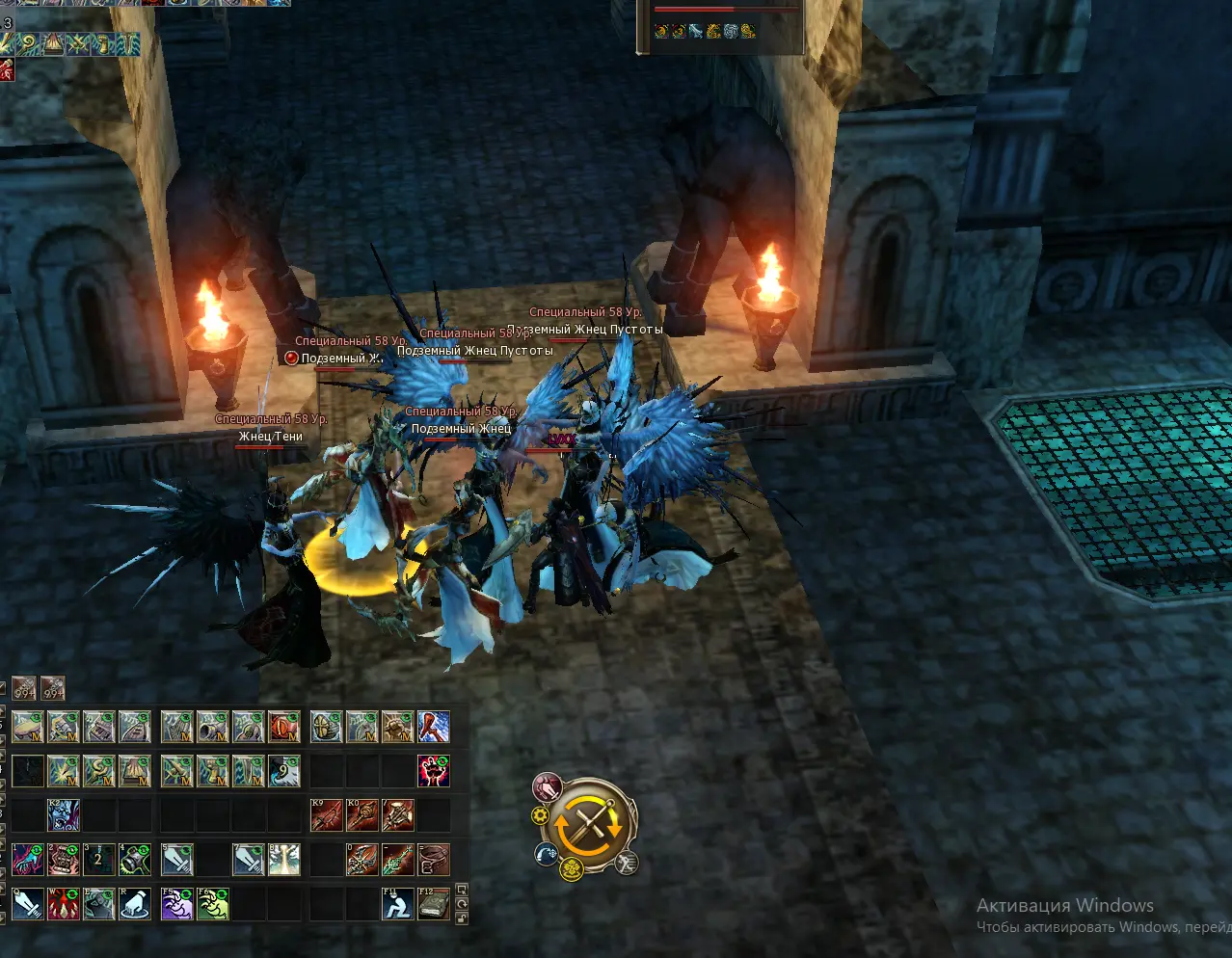The width and height of the screenshot is (1232, 958).
Task: Use the wooden club skill on ice background
Action: 433,727
